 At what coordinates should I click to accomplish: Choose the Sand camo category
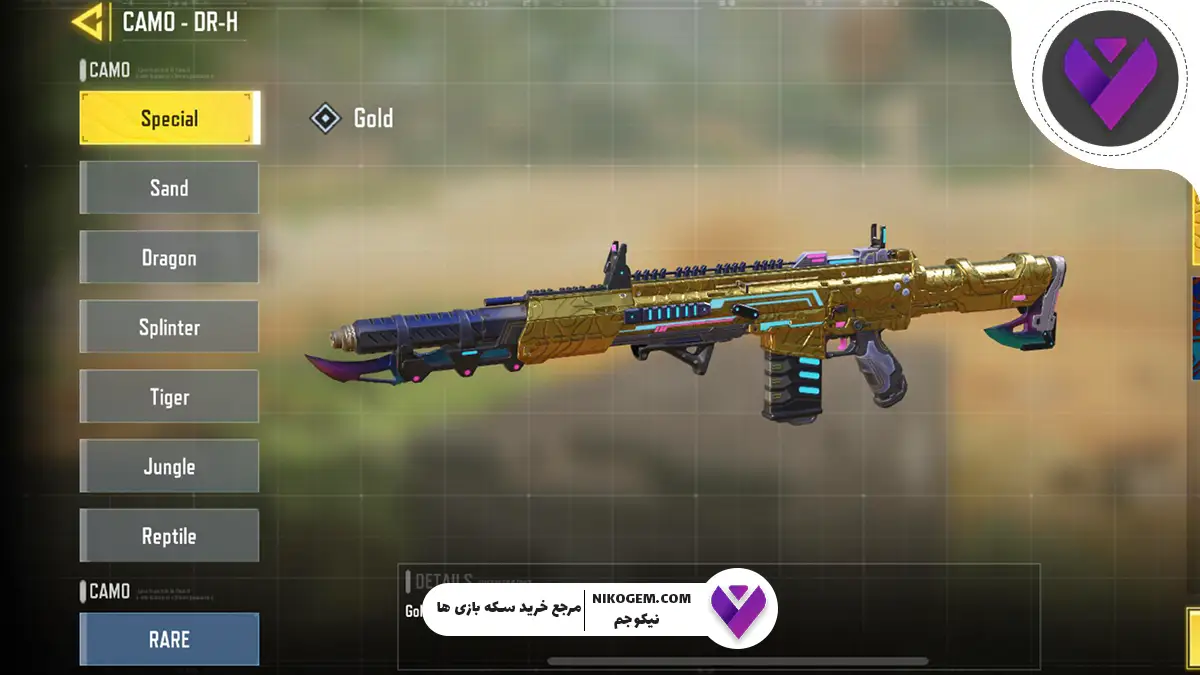pos(169,188)
